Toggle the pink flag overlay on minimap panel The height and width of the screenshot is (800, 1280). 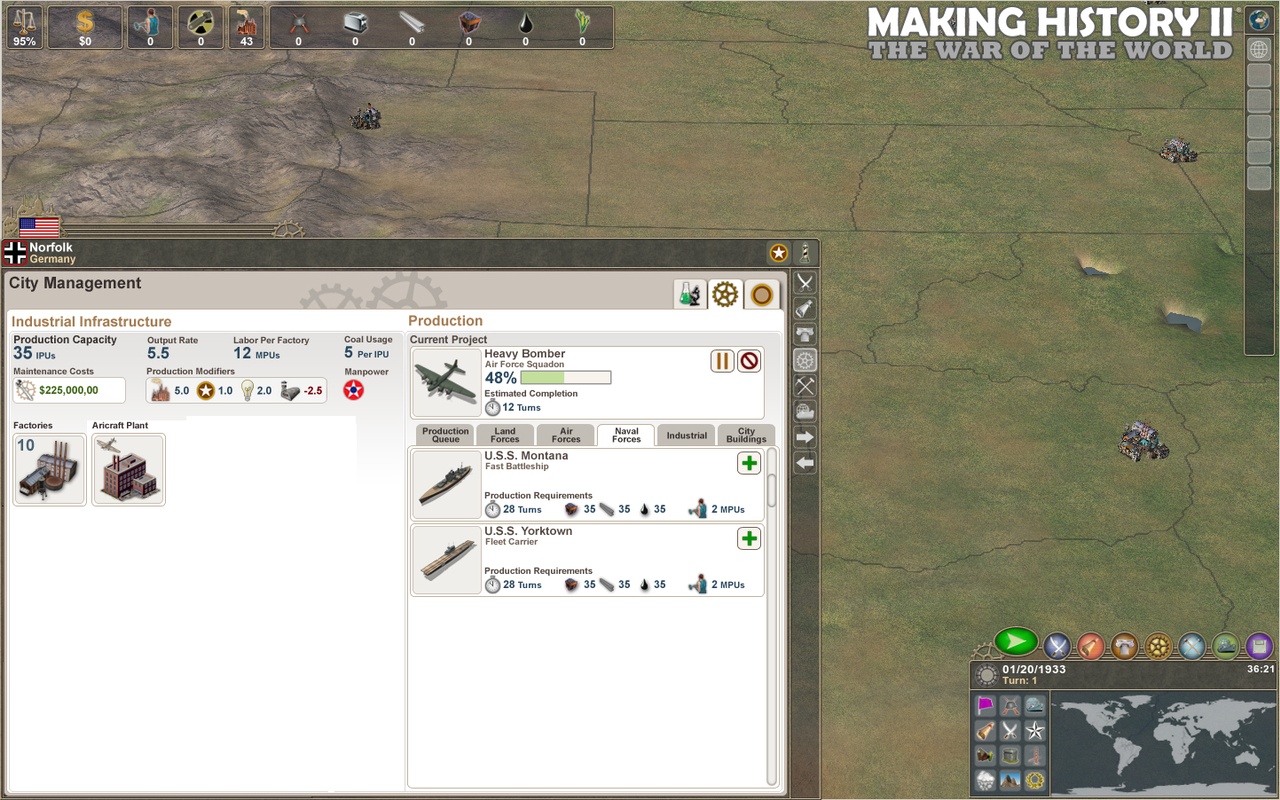point(986,704)
